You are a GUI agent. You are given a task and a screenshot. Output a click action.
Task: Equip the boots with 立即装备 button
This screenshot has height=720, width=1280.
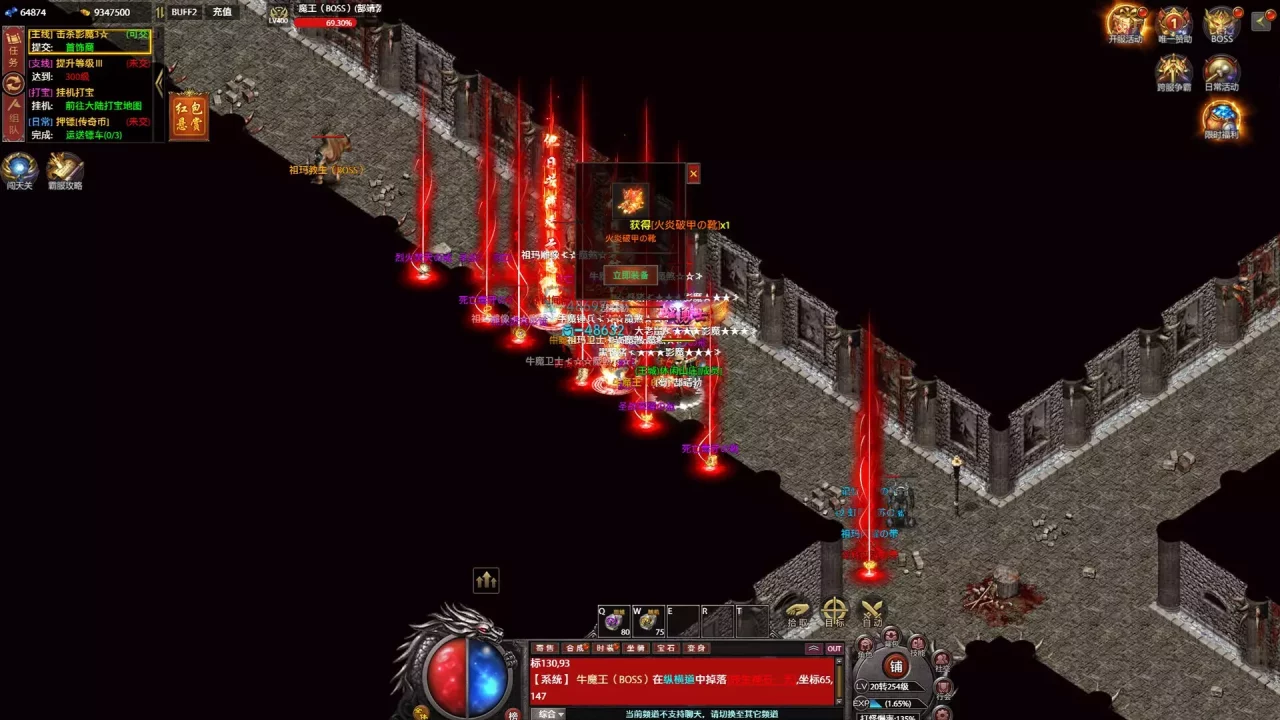click(630, 275)
